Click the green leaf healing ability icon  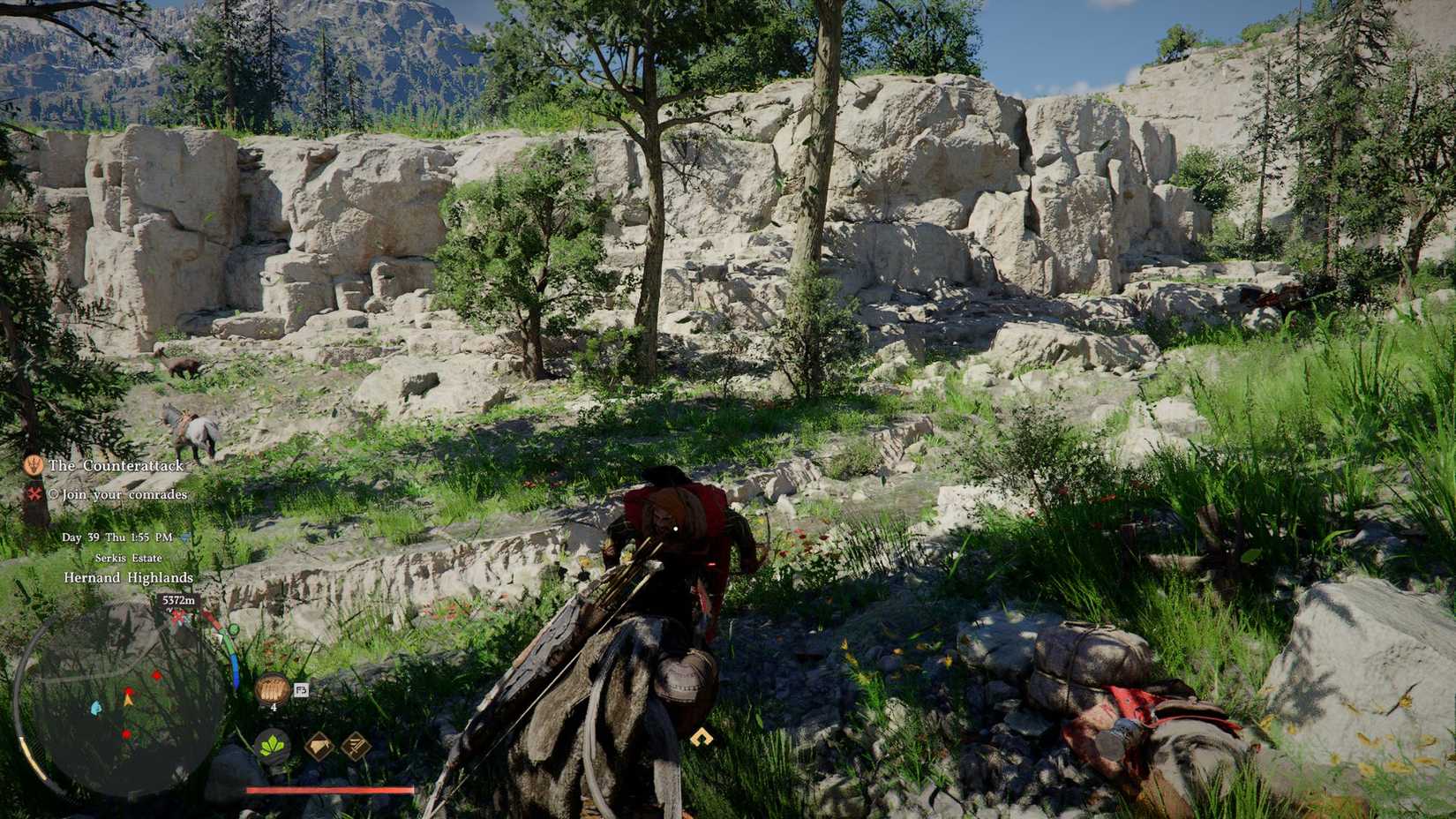point(273,744)
